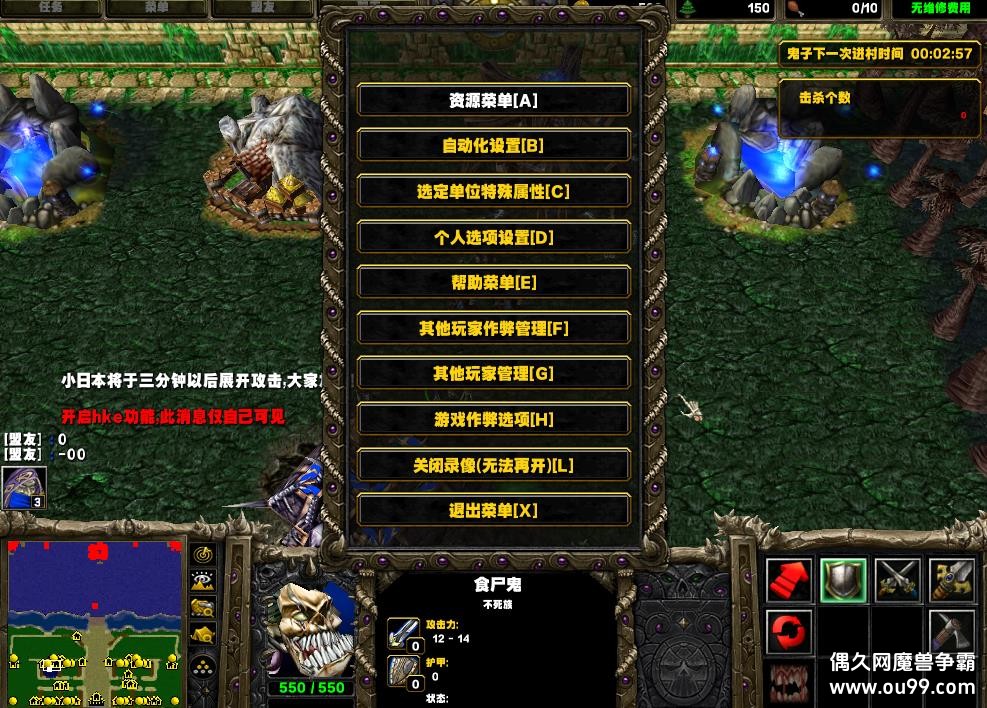Select the crossed swords command icon
Screen dimensions: 987x708
tap(897, 580)
